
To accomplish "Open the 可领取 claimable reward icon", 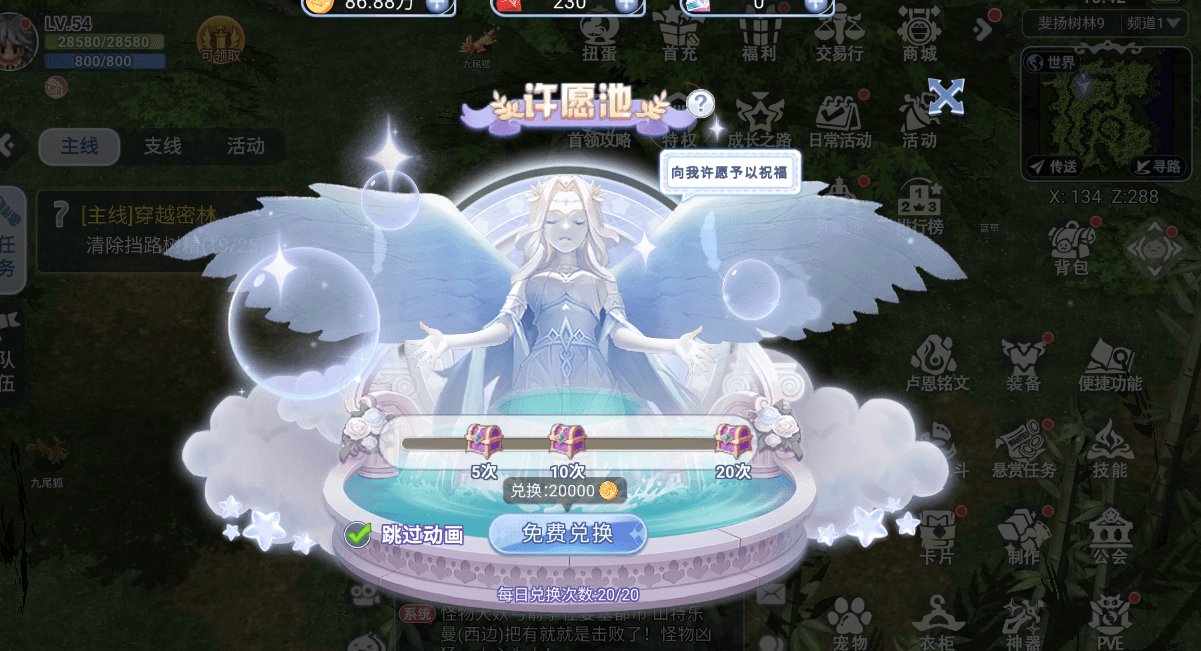I will 220,40.
